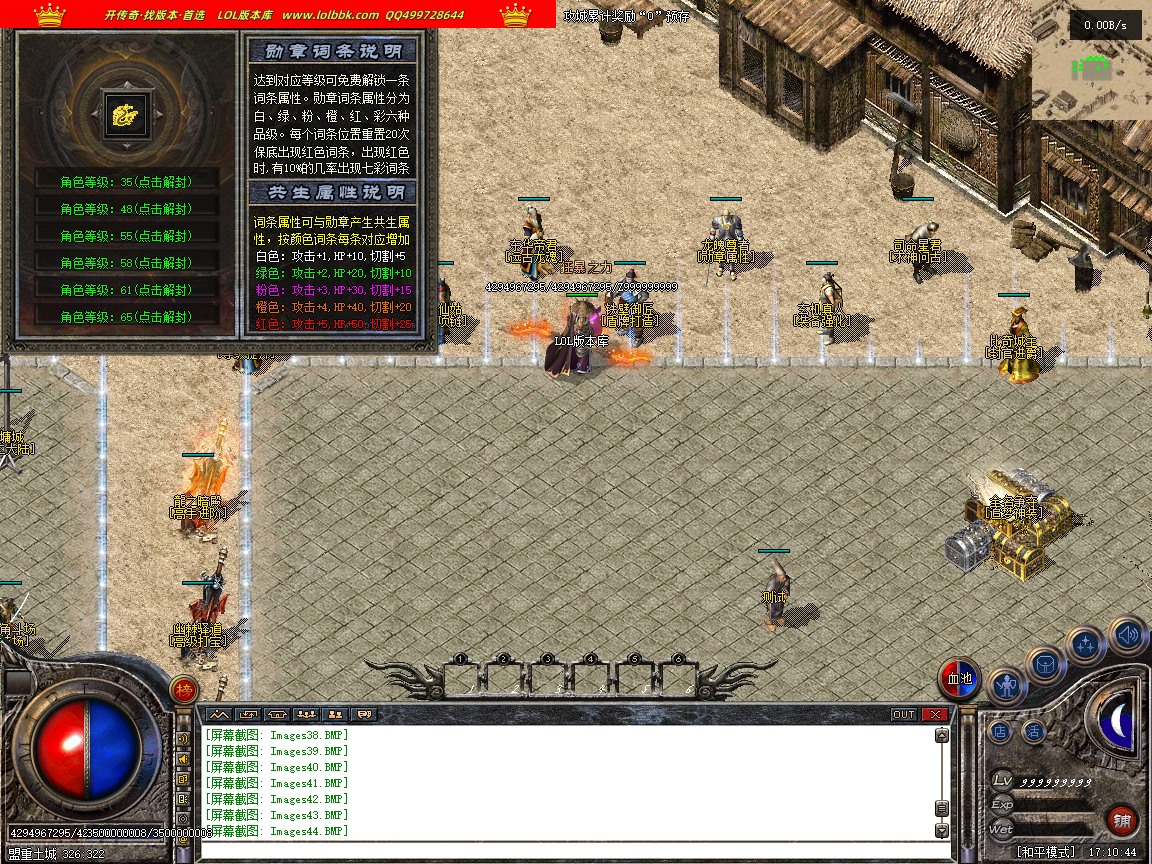
Task: Click the OUT button on chat bar
Action: tap(903, 714)
